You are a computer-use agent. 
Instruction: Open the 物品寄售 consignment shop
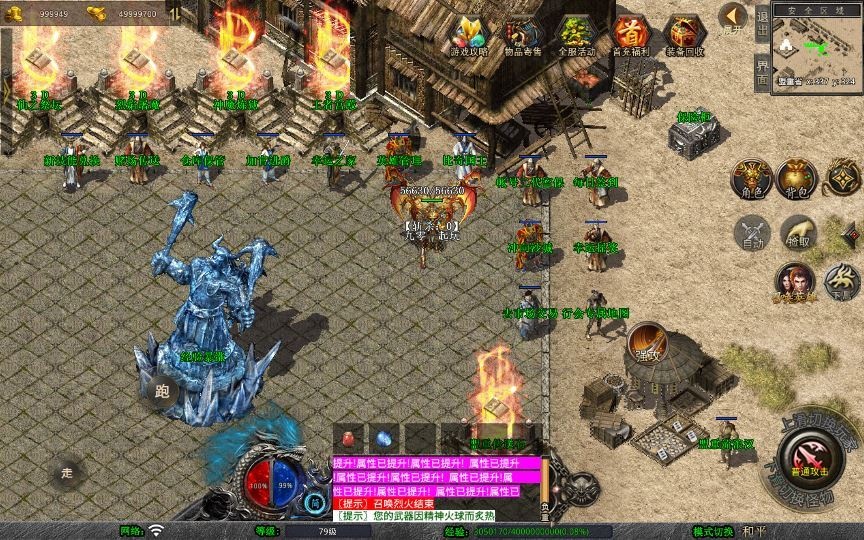pos(522,36)
